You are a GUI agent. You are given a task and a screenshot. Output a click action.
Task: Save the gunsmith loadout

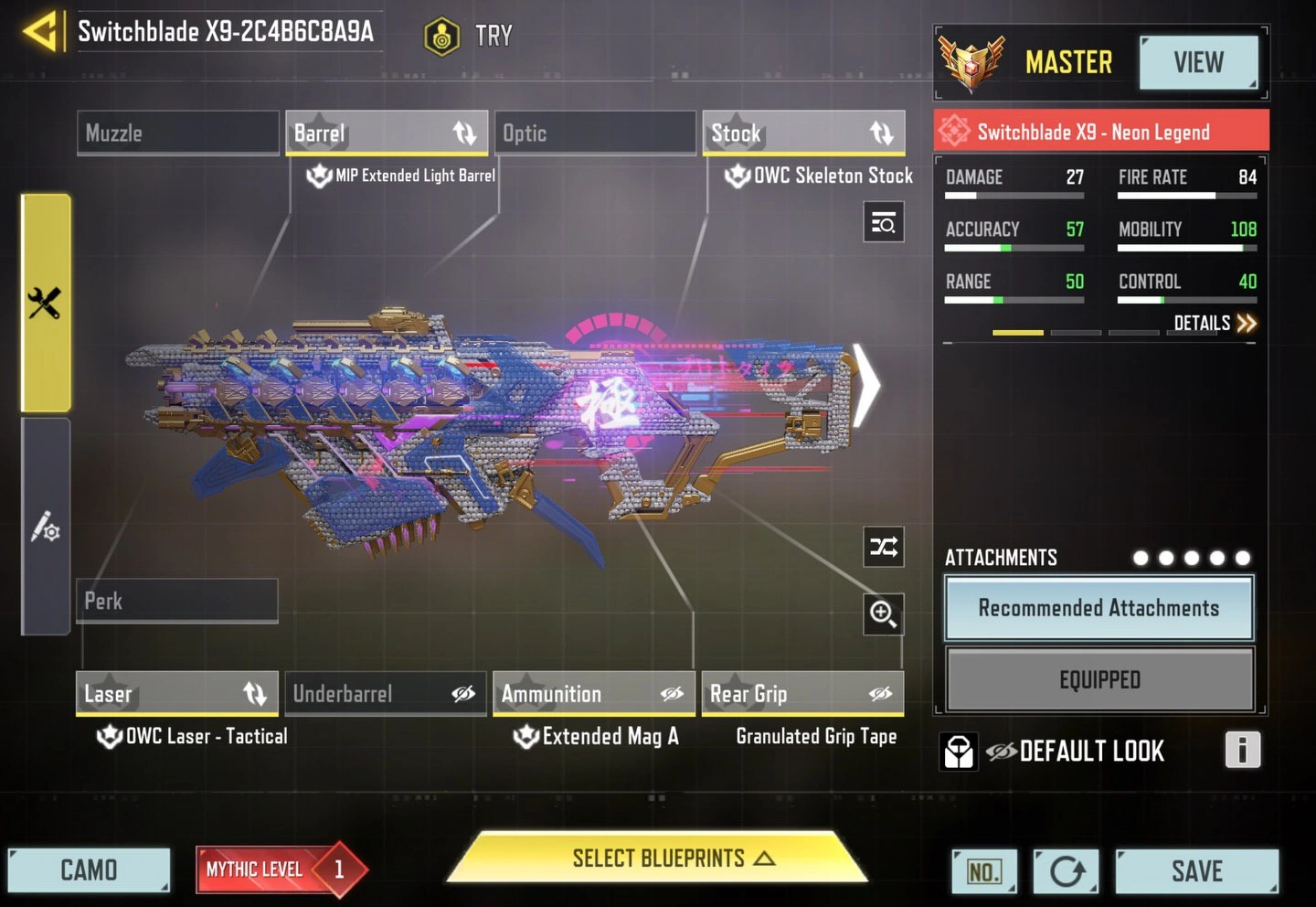(1196, 871)
